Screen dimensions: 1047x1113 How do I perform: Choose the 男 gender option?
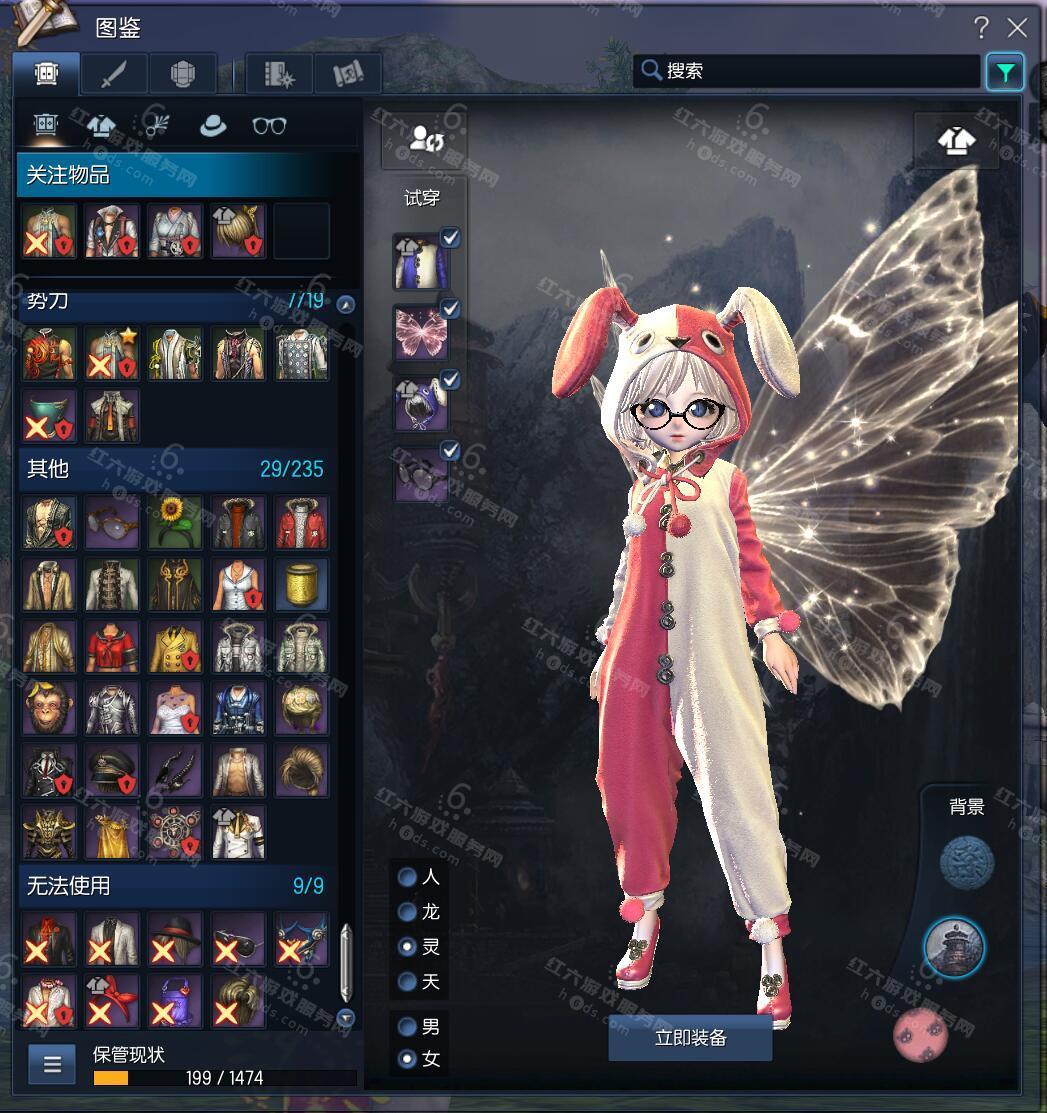[x=408, y=1026]
